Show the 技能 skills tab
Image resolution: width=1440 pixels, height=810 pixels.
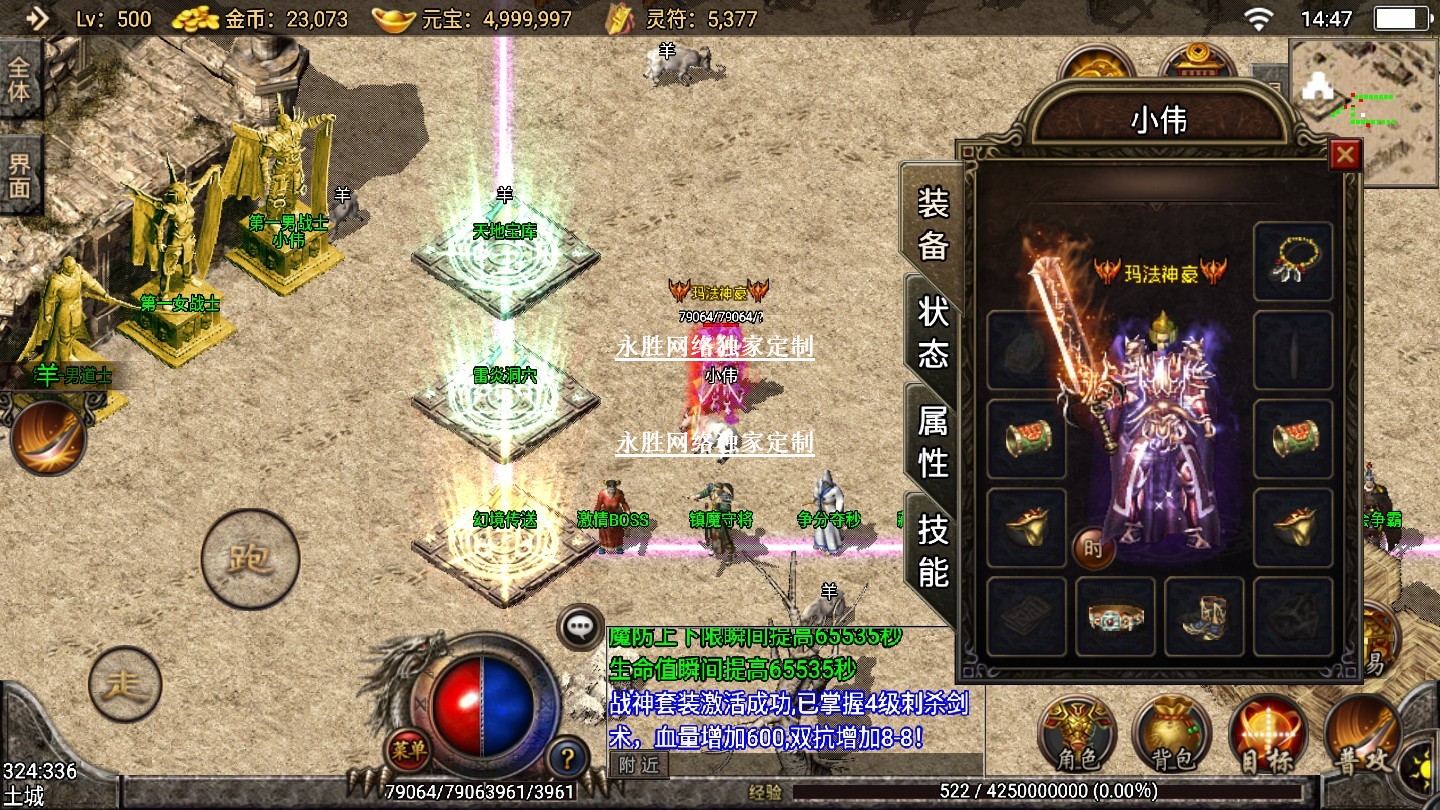(x=933, y=551)
